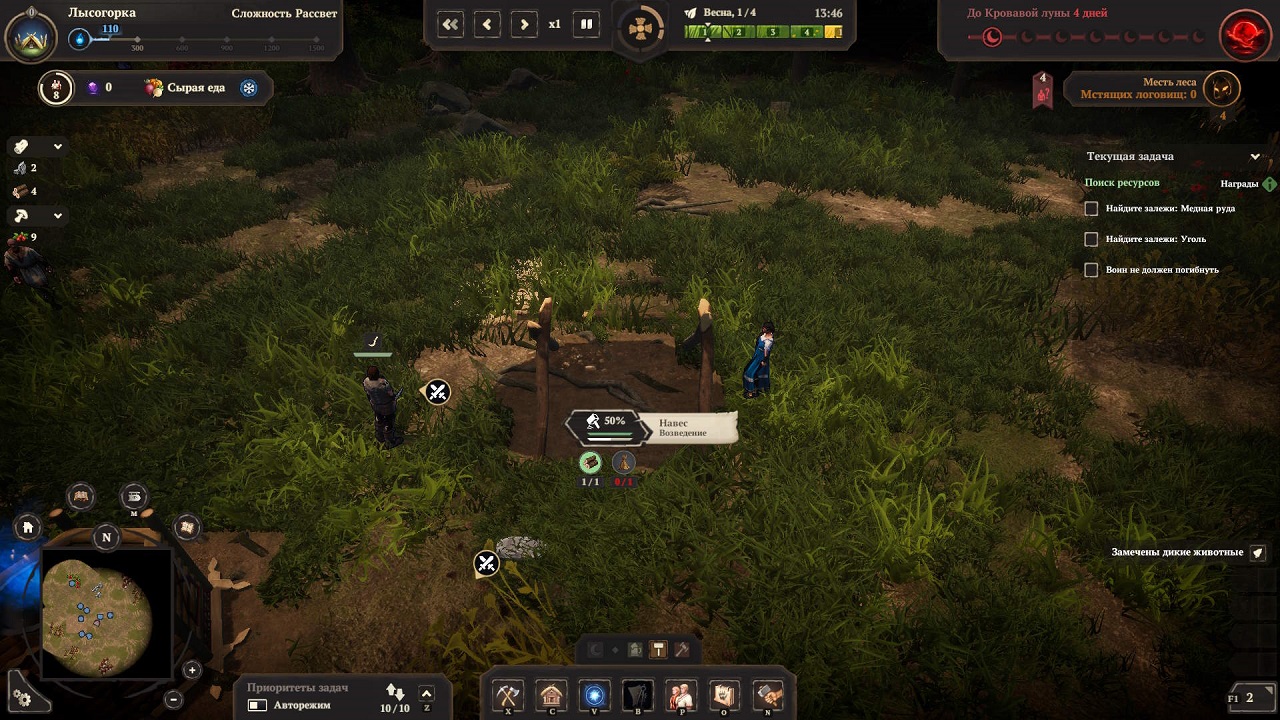The width and height of the screenshot is (1280, 720).
Task: Open the building construction menu
Action: point(552,694)
